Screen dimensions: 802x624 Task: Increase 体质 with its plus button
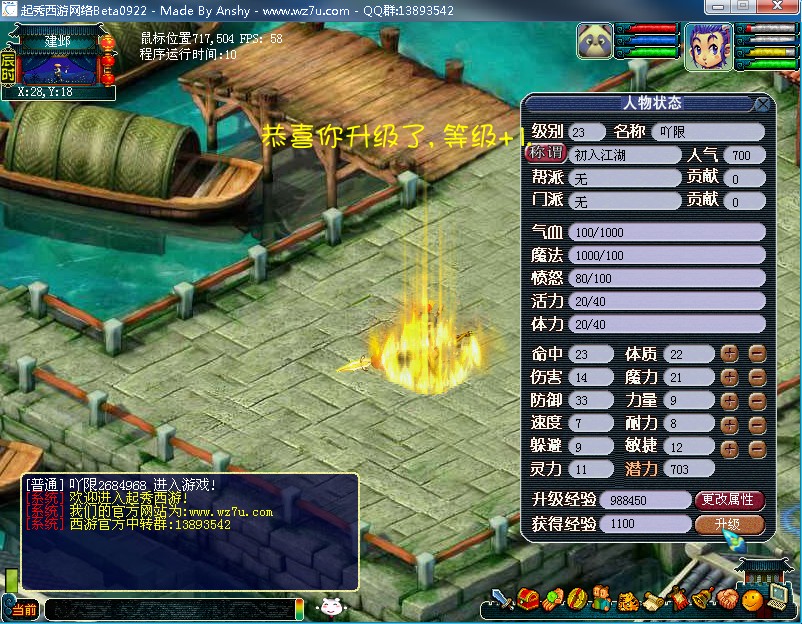[730, 354]
